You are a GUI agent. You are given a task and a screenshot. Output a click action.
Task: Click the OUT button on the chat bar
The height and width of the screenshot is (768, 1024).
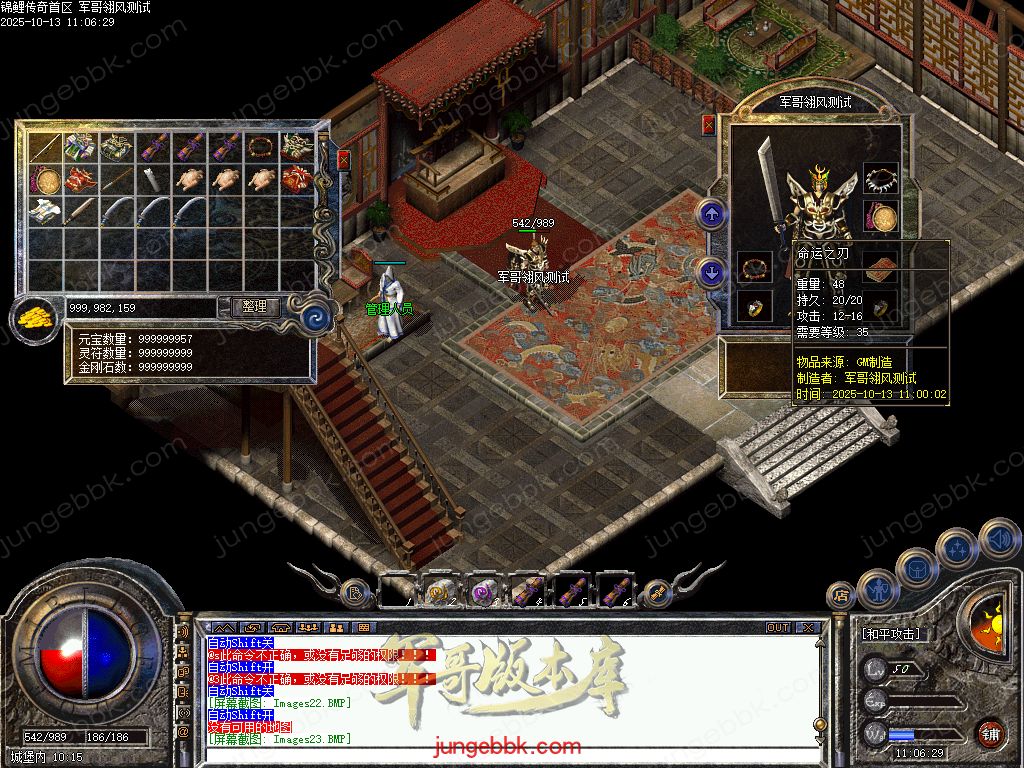[777, 628]
